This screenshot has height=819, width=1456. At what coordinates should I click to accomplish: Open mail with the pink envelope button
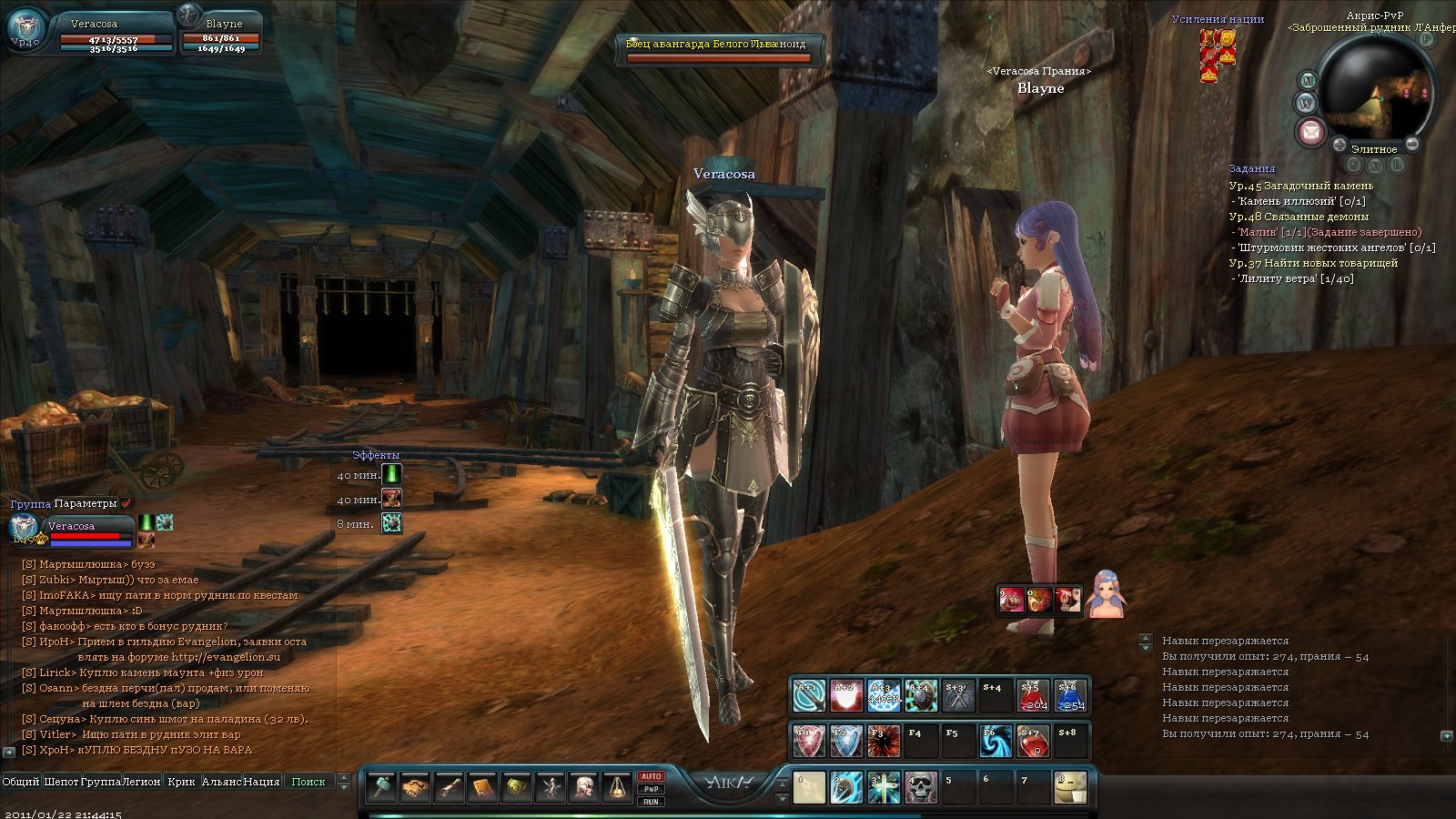pyautogui.click(x=1310, y=133)
